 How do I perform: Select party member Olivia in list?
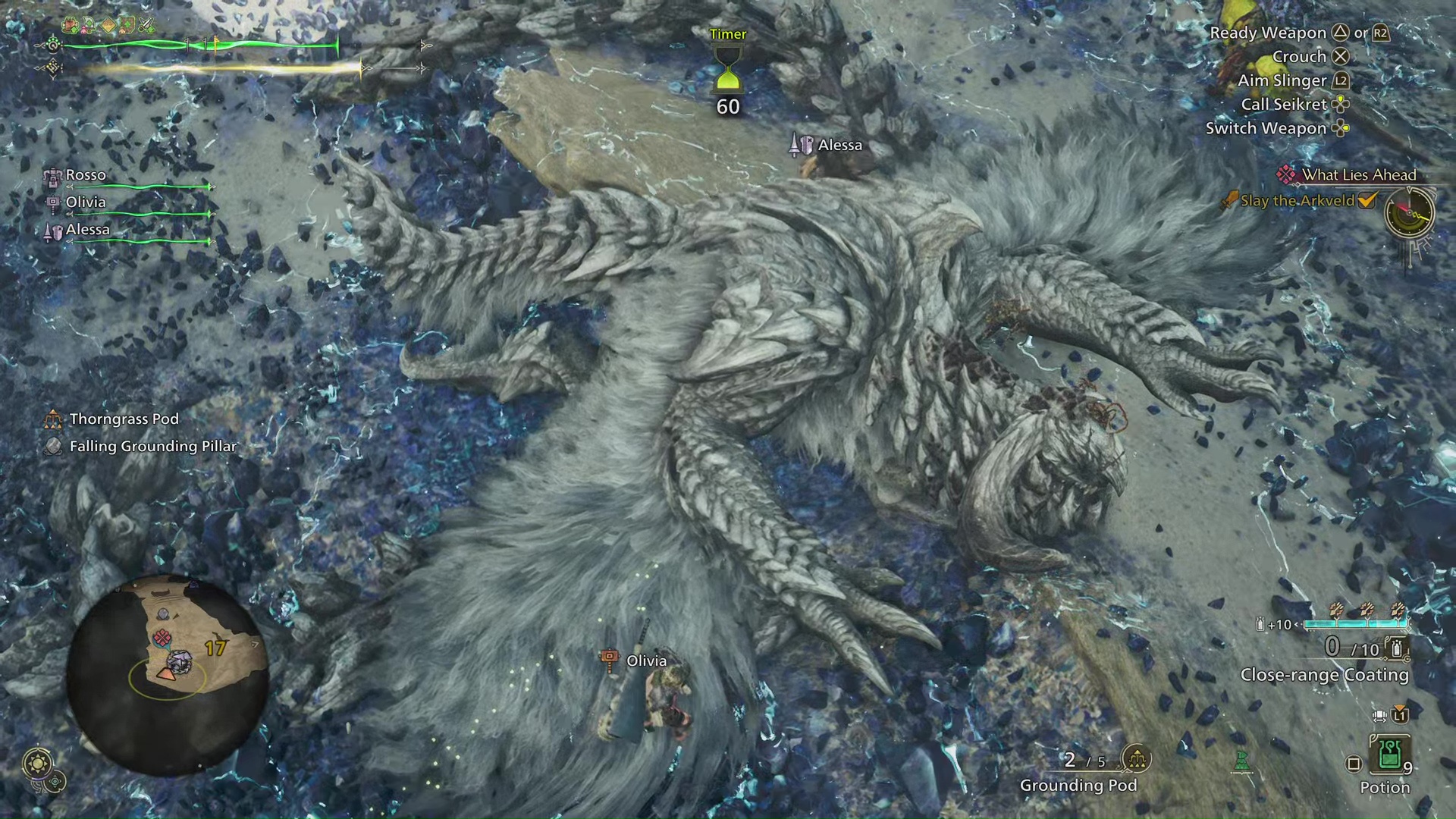86,202
